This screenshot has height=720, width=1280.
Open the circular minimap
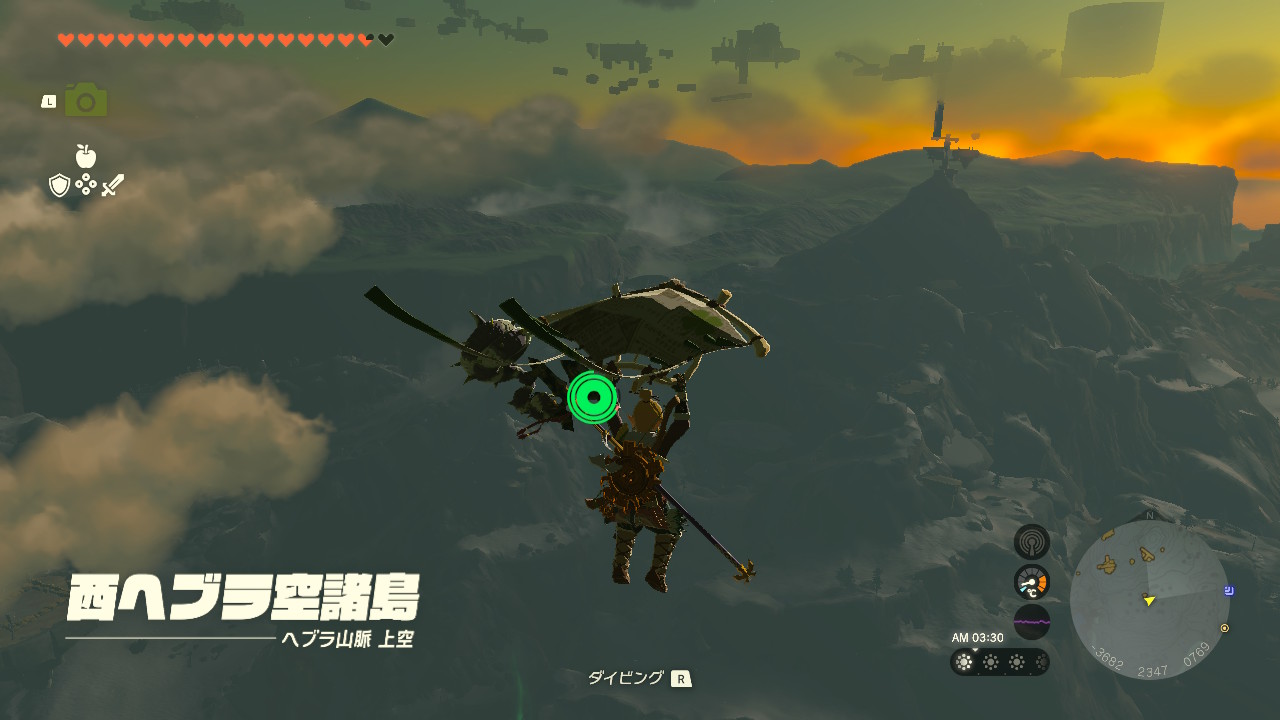coord(1149,600)
